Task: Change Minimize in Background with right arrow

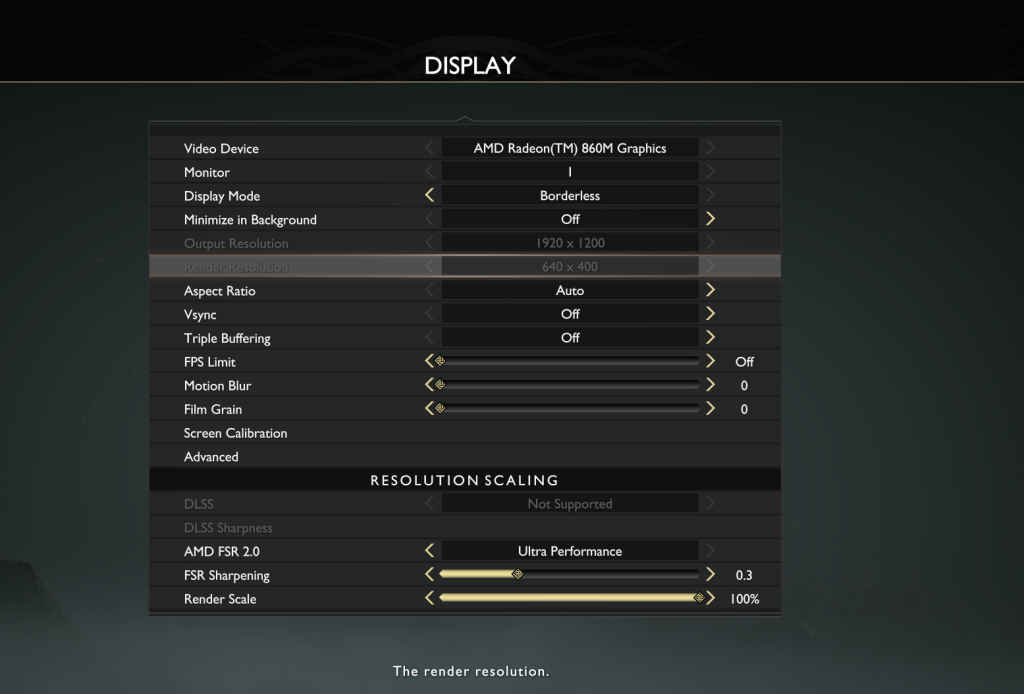Action: pos(710,219)
